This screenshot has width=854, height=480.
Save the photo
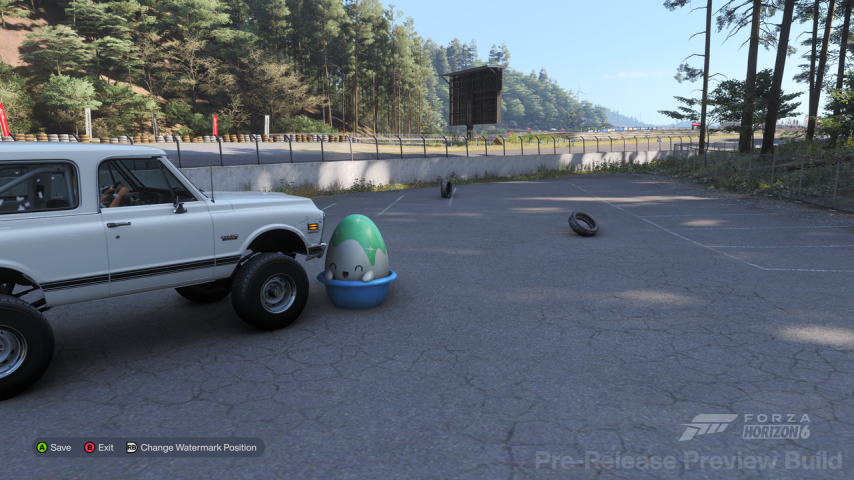(x=54, y=447)
